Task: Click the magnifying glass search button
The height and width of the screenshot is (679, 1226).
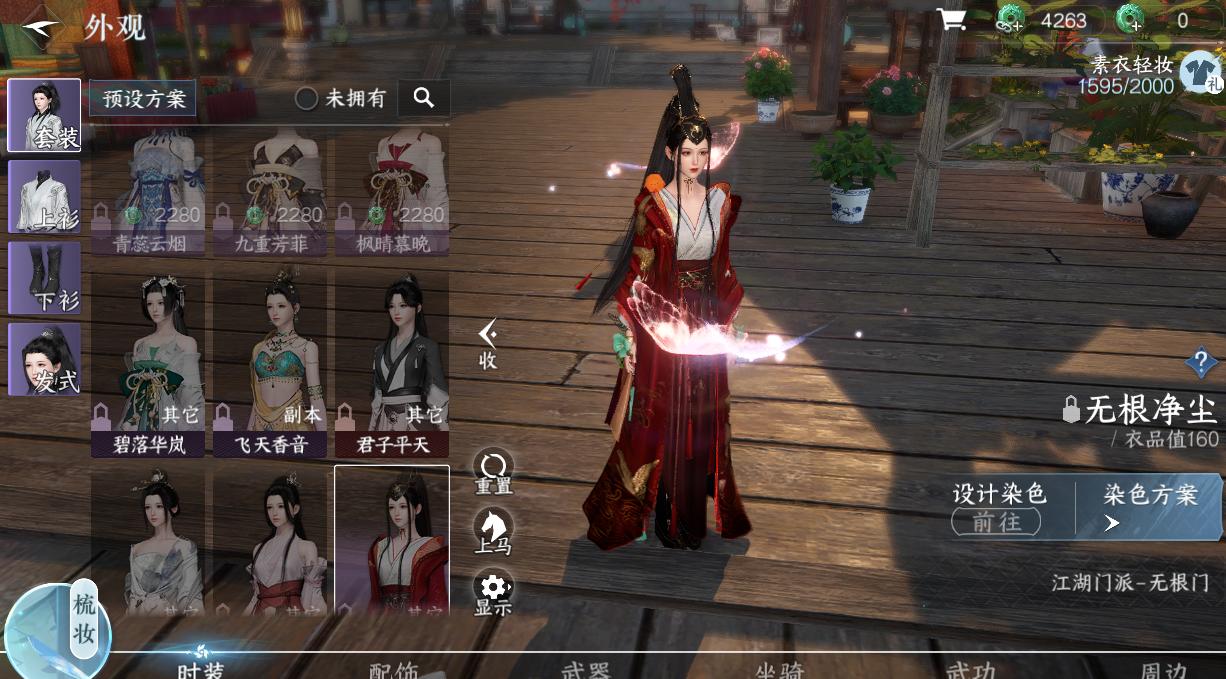Action: click(x=424, y=98)
